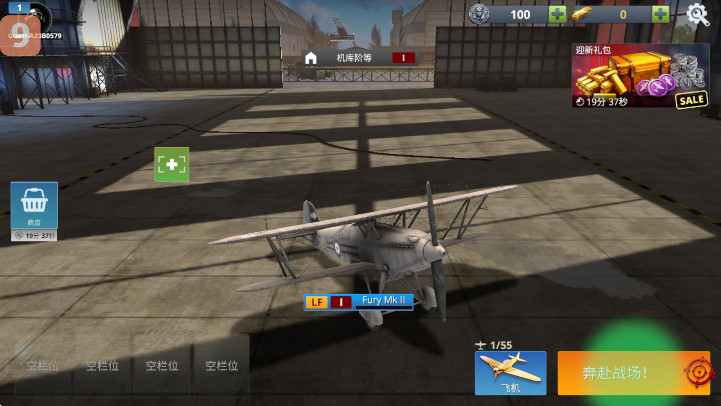Open the 机库阶等 hangar tier panel

(x=359, y=58)
